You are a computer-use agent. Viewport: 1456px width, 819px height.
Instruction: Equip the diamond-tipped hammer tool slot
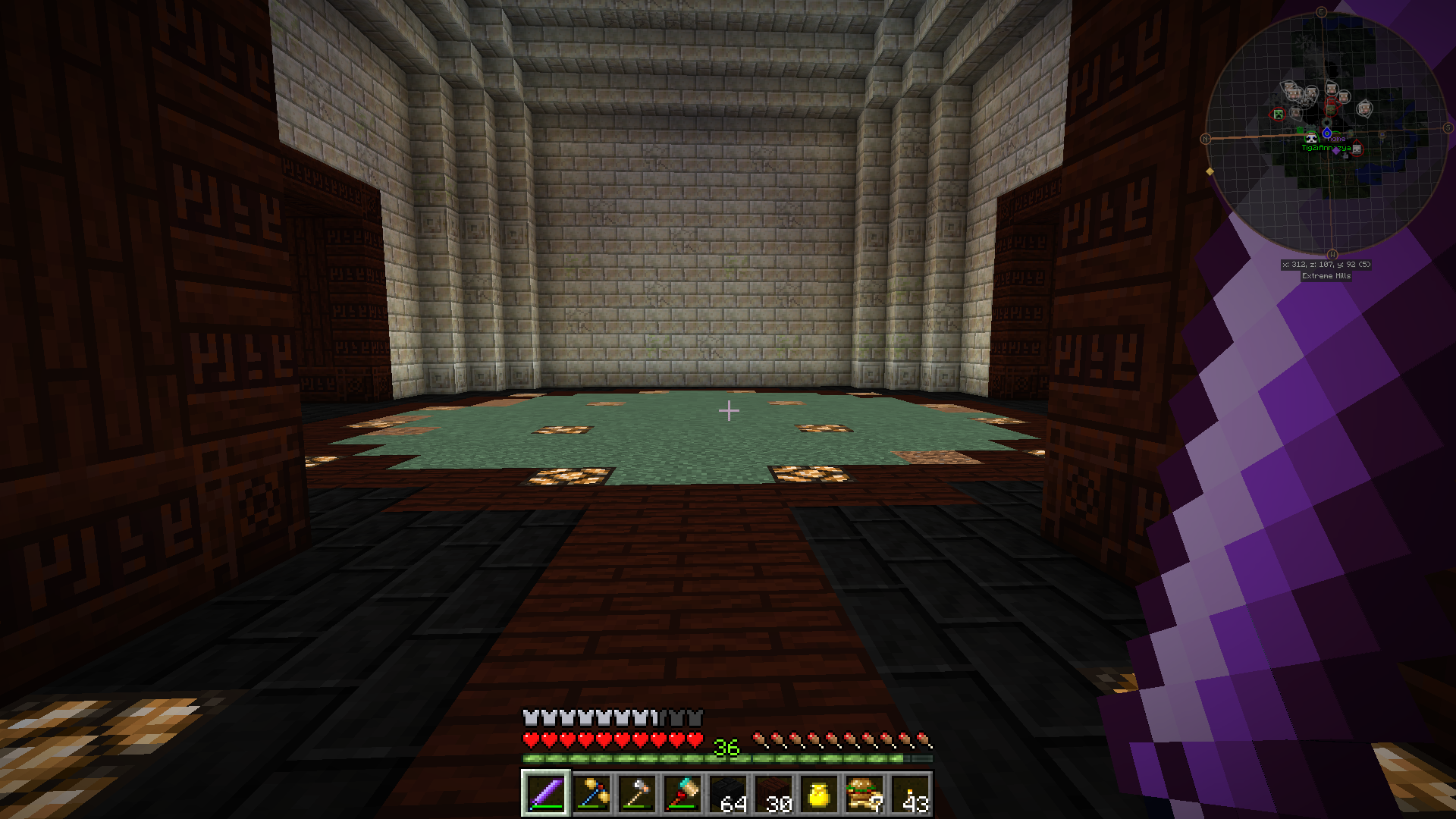click(682, 794)
